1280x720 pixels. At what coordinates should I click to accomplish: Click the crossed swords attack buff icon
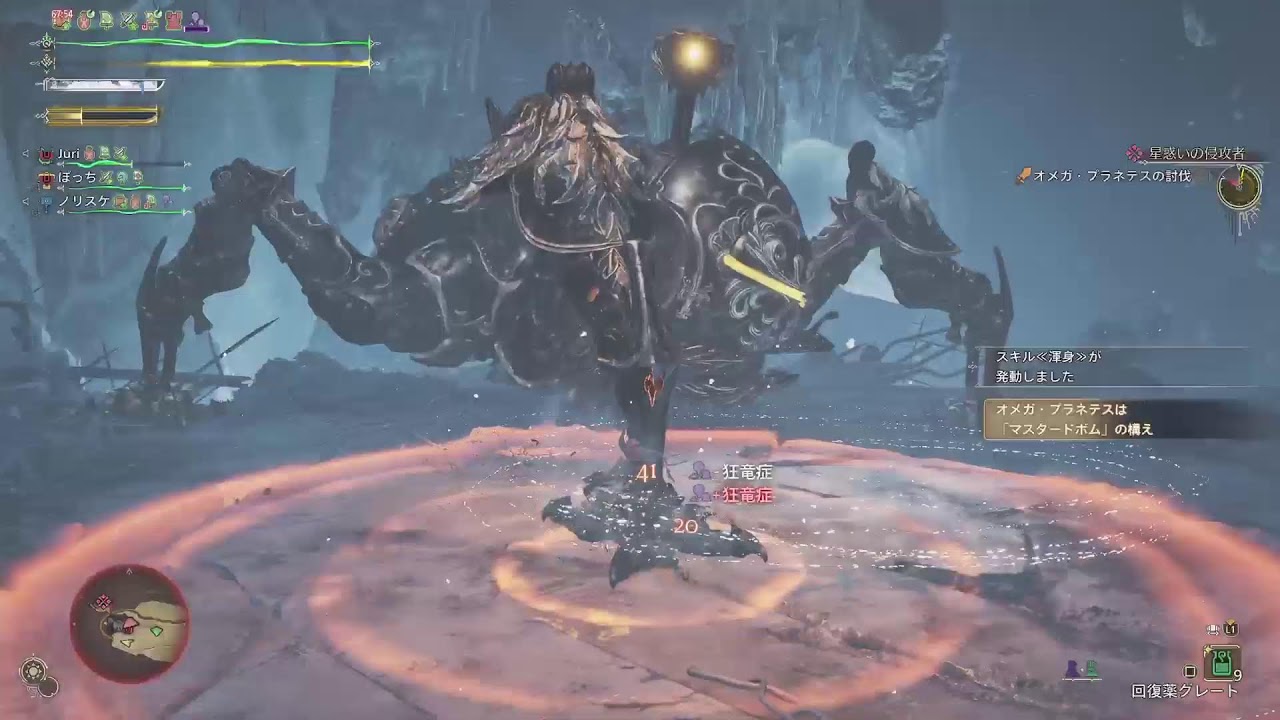129,19
